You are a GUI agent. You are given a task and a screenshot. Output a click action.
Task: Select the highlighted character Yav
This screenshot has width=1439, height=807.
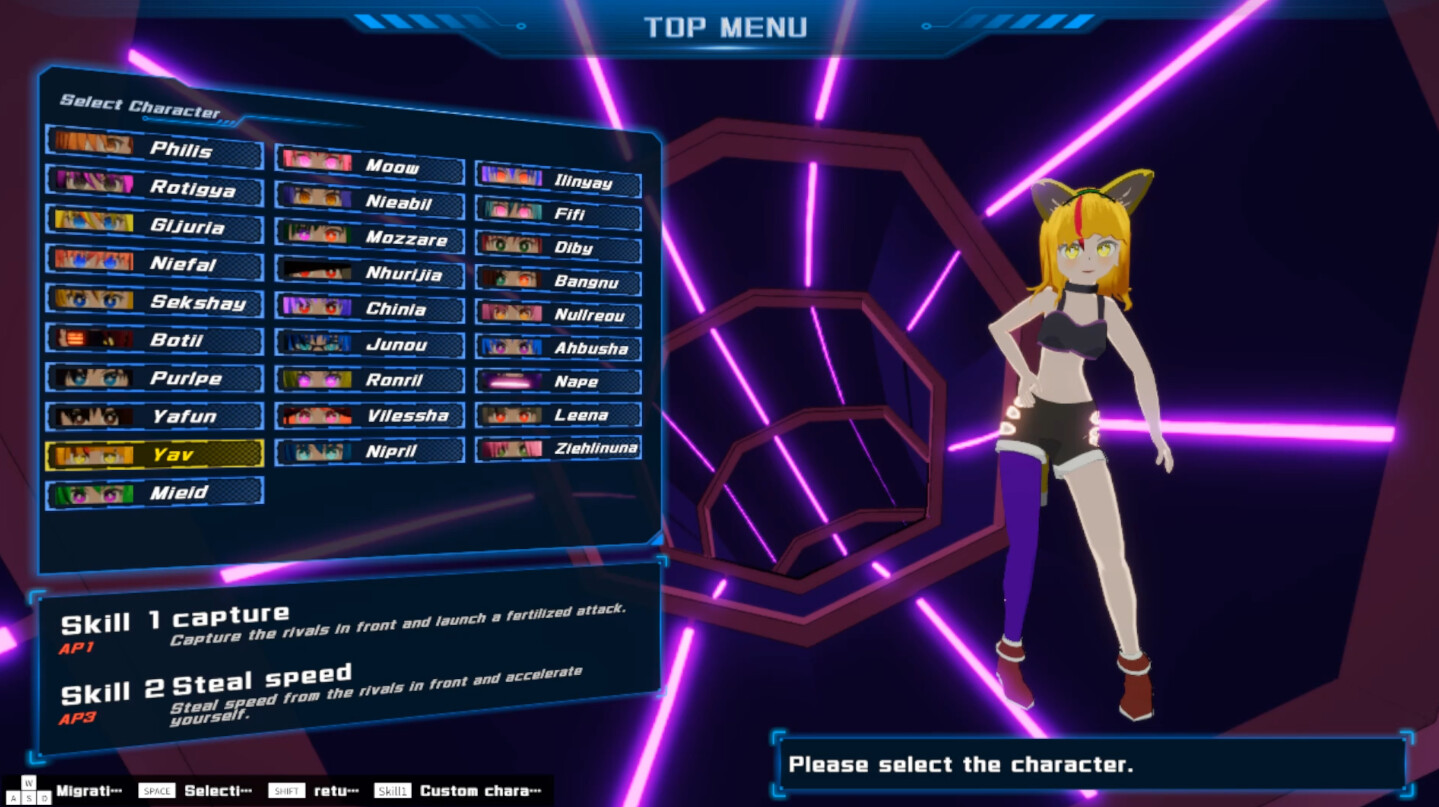pyautogui.click(x=155, y=454)
